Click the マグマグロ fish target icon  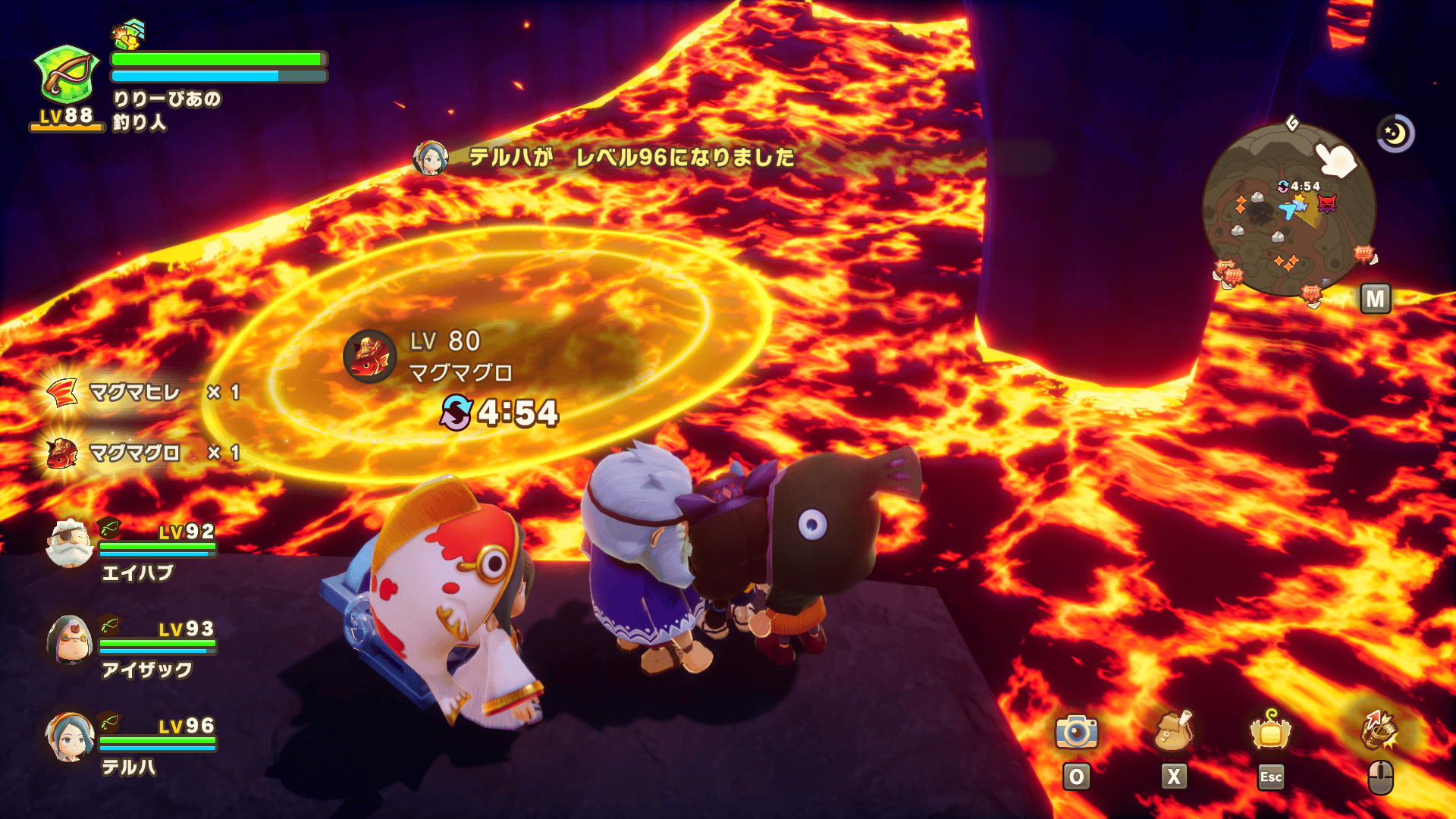click(x=370, y=356)
